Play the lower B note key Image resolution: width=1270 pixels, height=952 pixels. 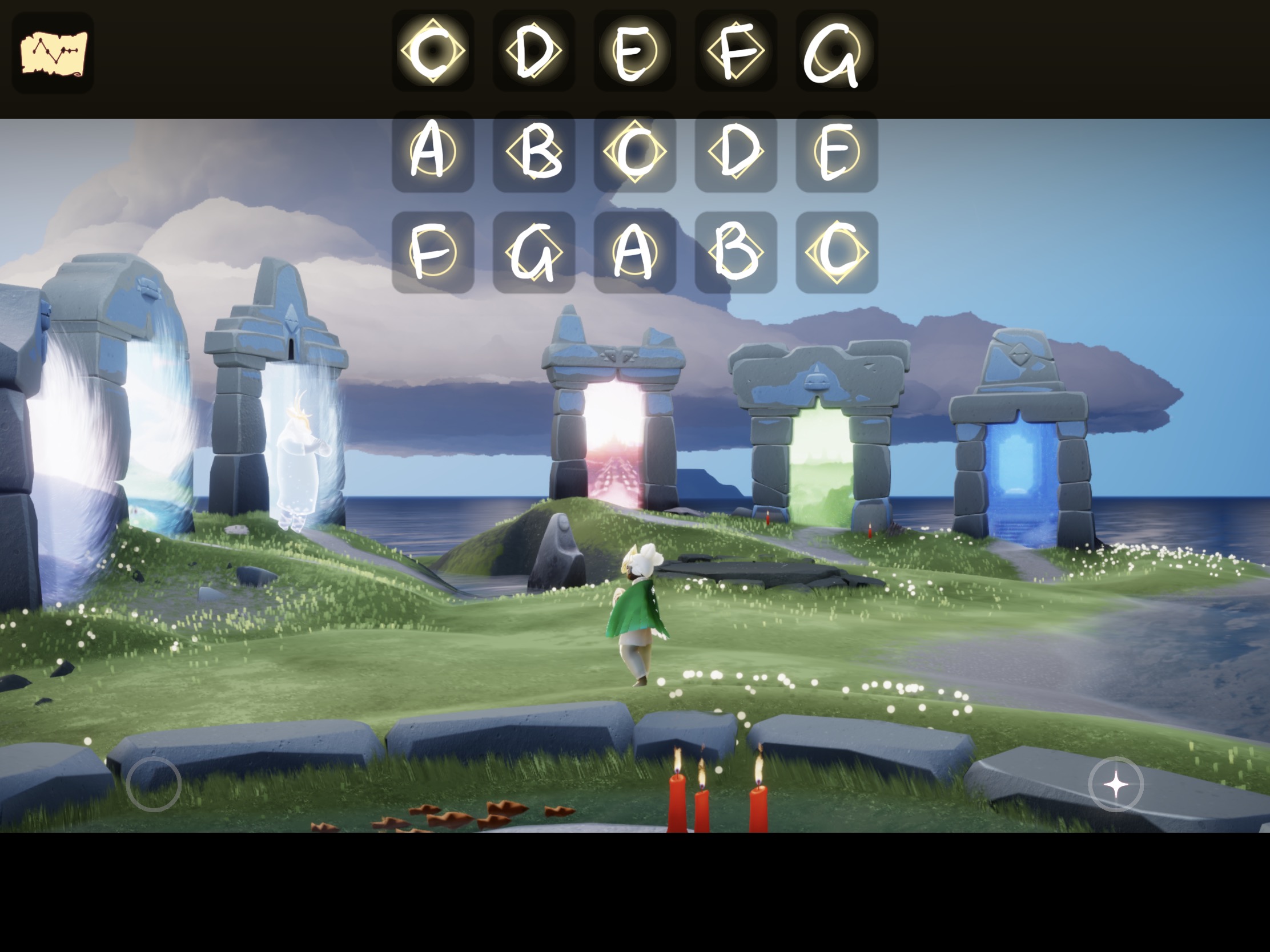(534, 151)
